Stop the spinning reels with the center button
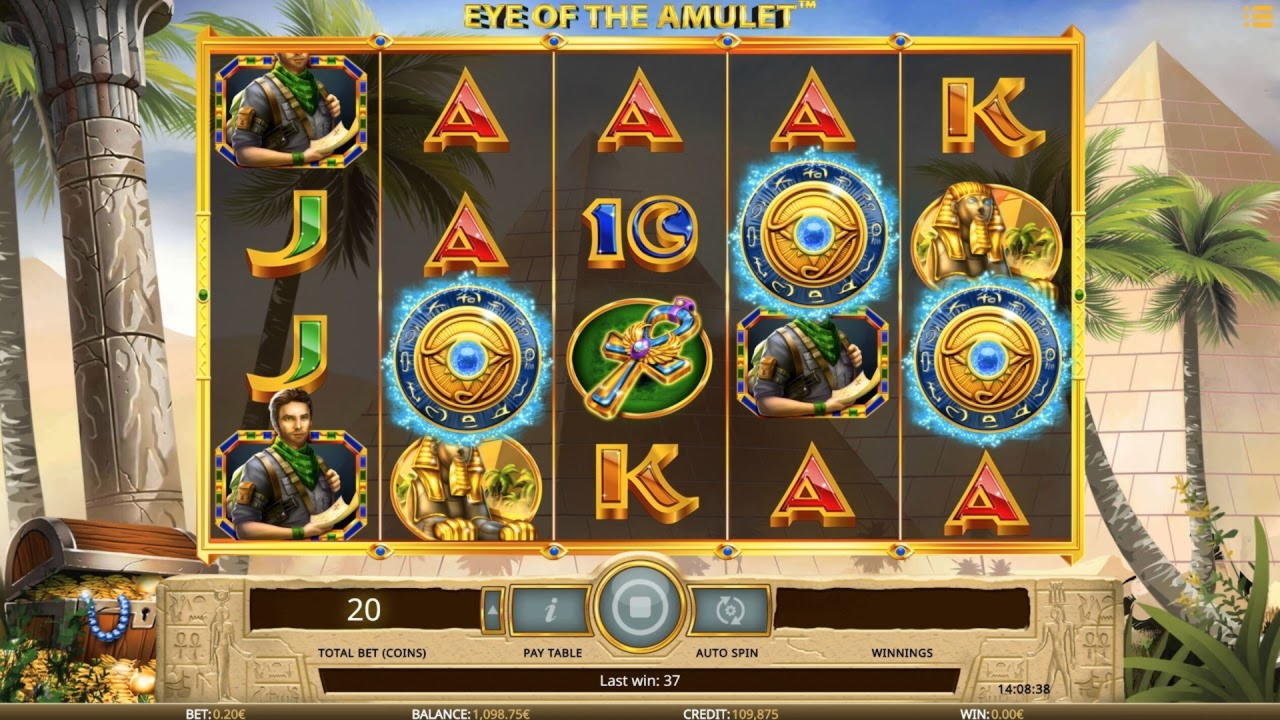Viewport: 1280px width, 720px height. tap(639, 608)
